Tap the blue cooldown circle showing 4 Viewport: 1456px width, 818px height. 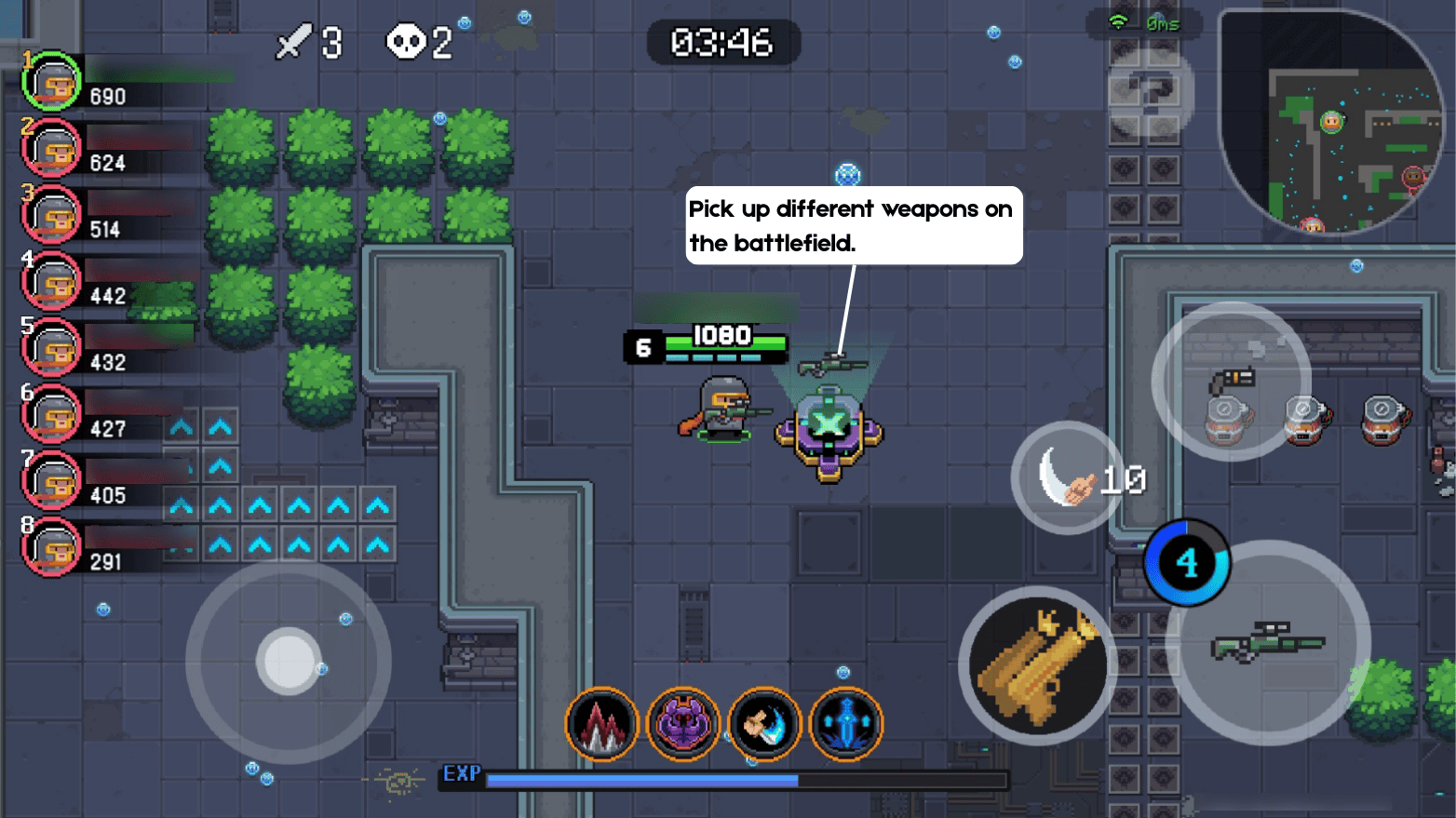pos(1187,560)
